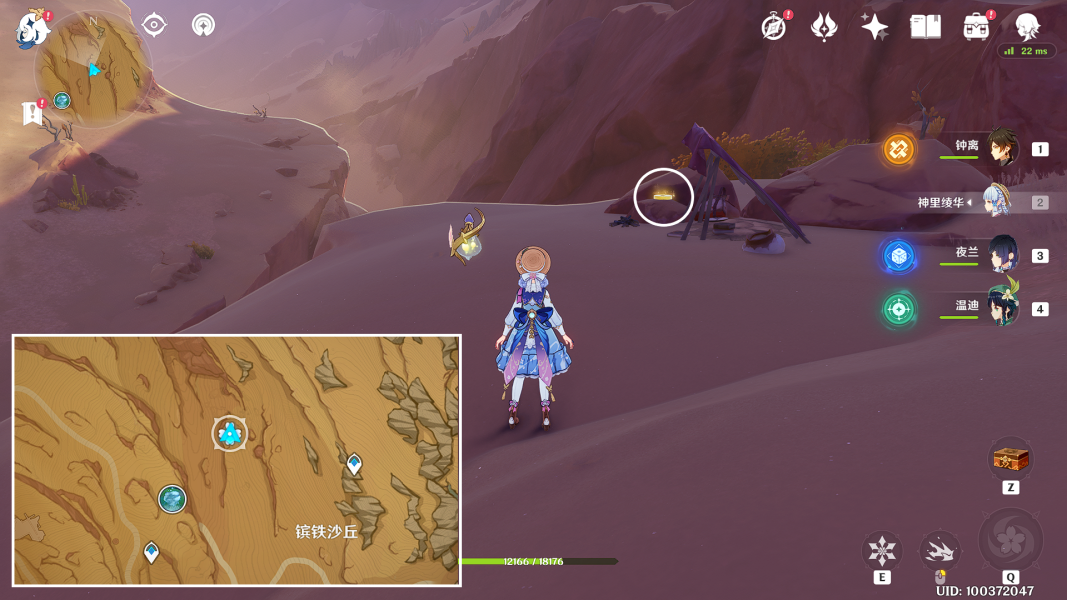
Task: Open the winged emblem icon in top bar
Action: point(824,27)
